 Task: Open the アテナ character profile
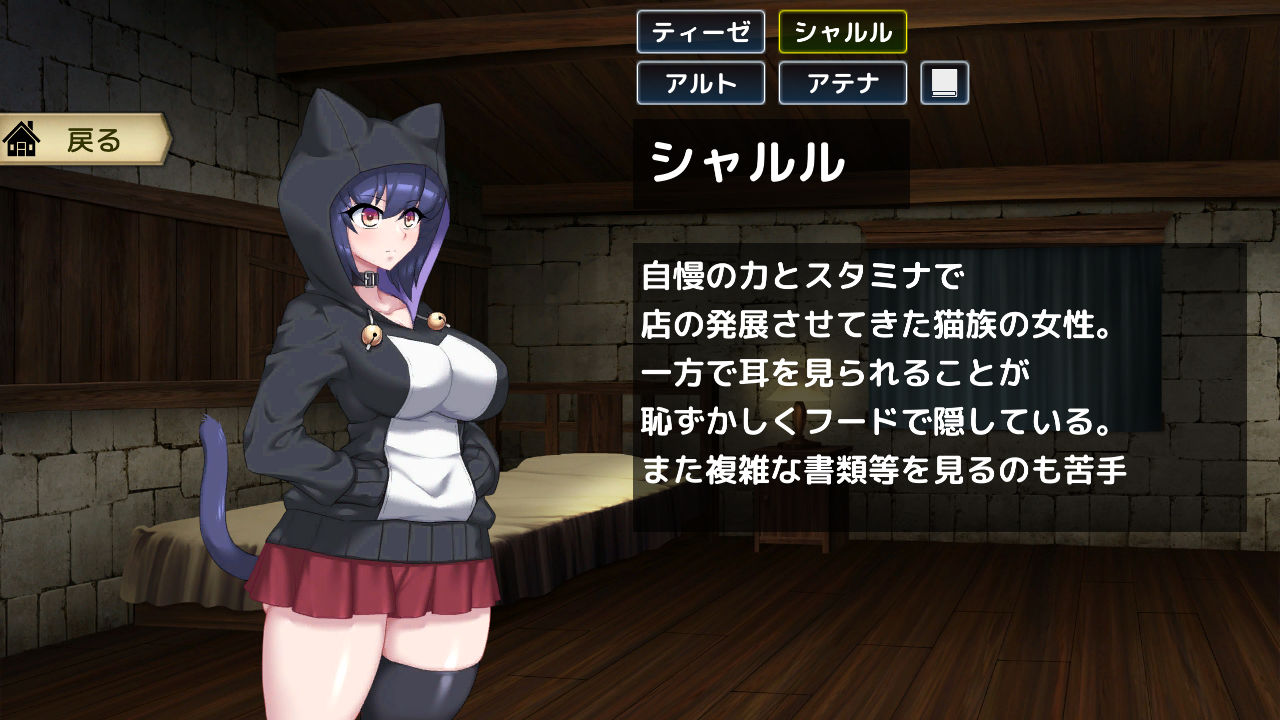[843, 84]
